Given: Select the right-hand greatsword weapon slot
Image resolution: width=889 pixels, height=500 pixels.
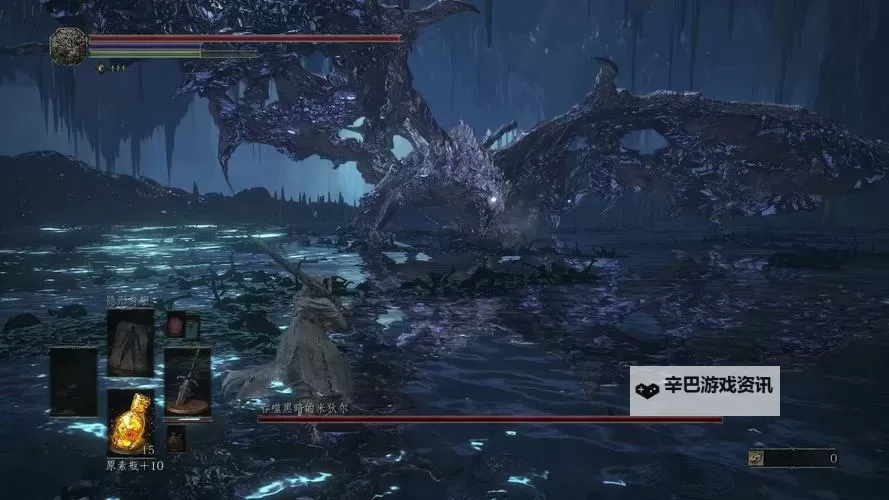Looking at the screenshot, I should (x=187, y=380).
